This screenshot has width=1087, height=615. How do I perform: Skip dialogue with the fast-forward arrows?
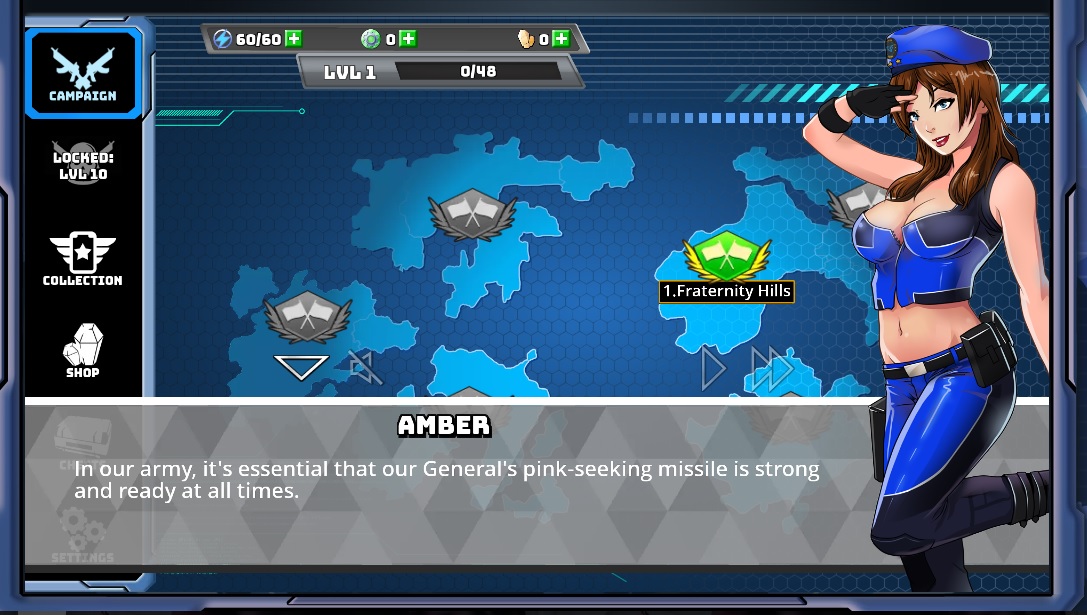771,369
